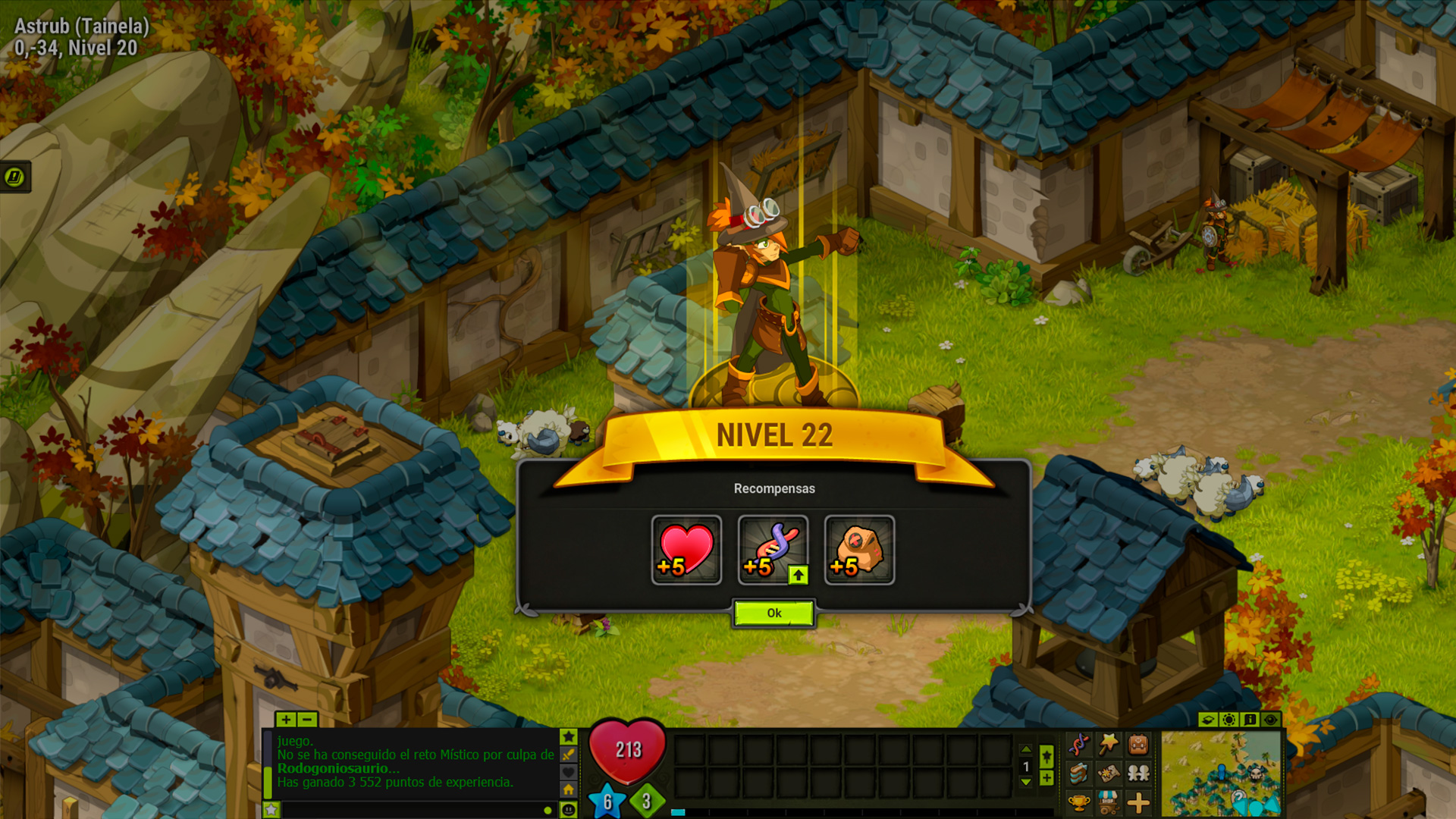1456x819 pixels.
Task: Open the spells panel (magic wand icon)
Action: coord(1109,744)
